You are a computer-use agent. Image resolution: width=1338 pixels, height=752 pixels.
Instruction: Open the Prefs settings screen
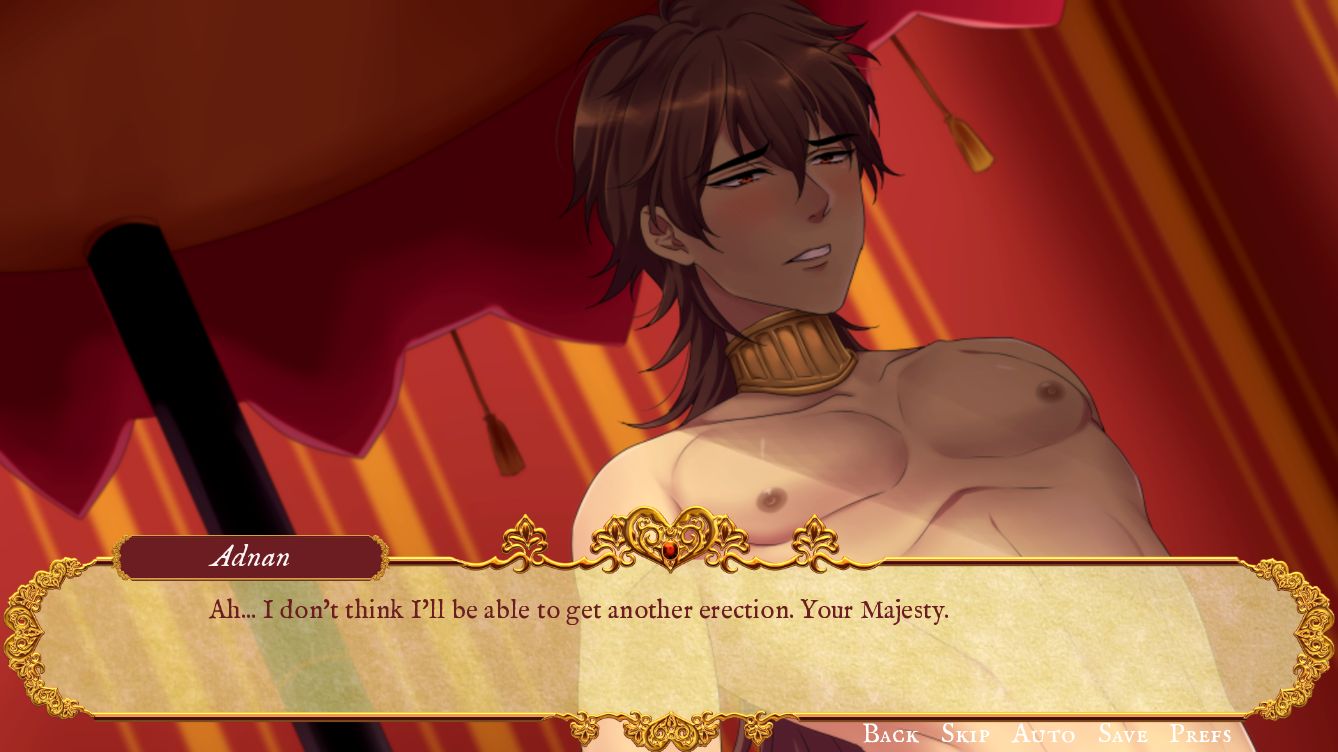(1200, 734)
